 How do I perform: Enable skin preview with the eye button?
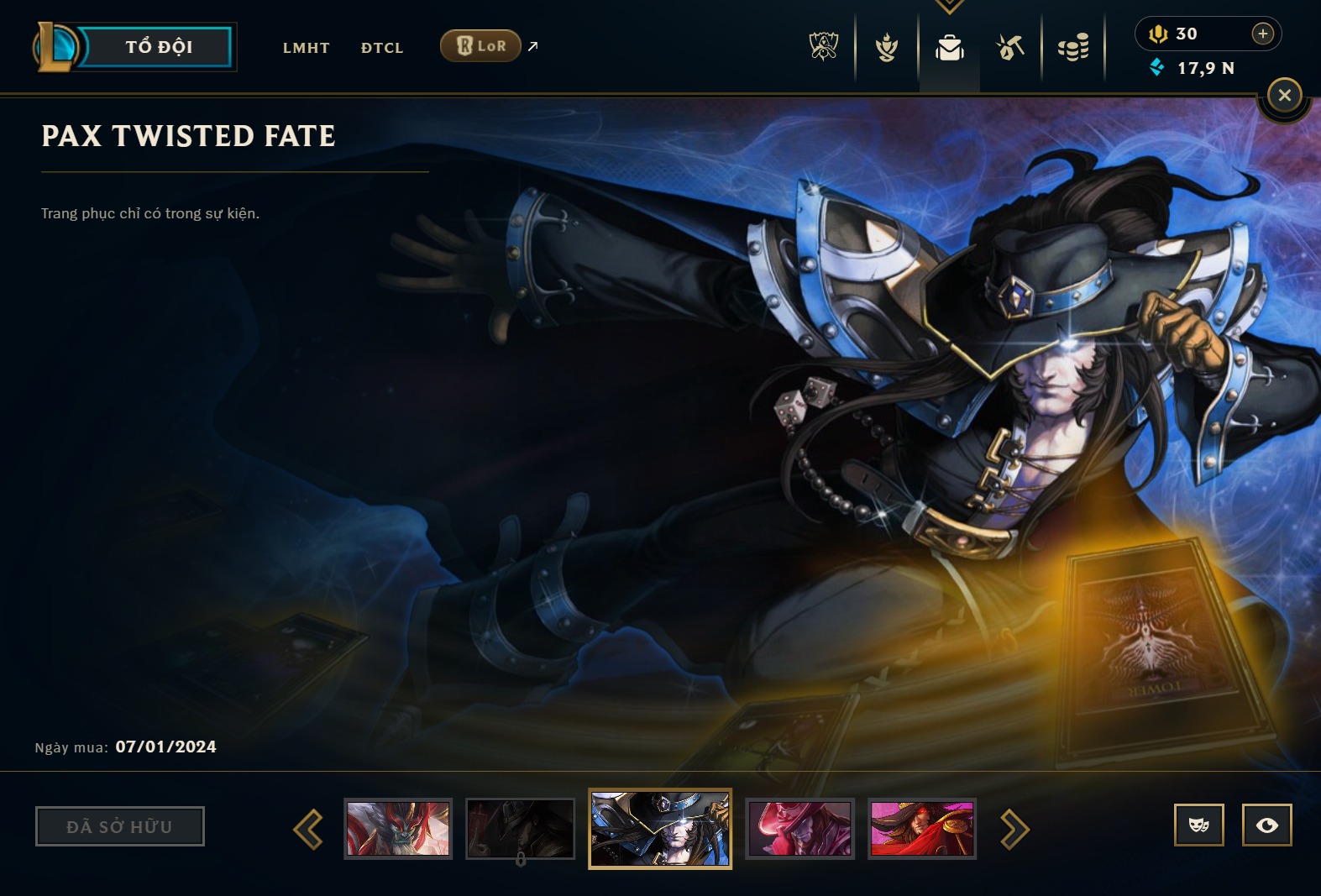1267,825
